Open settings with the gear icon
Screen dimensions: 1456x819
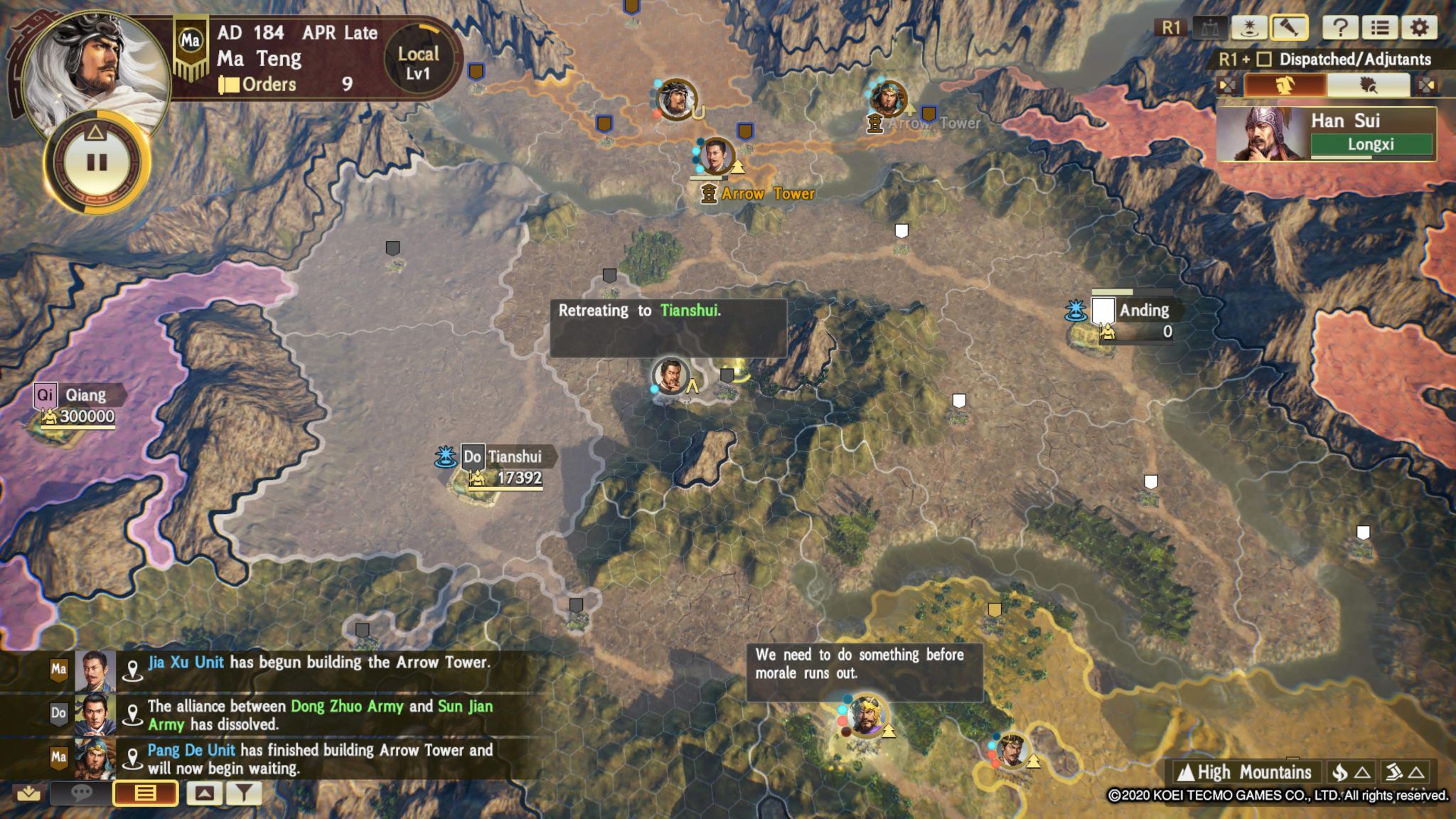tap(1419, 28)
